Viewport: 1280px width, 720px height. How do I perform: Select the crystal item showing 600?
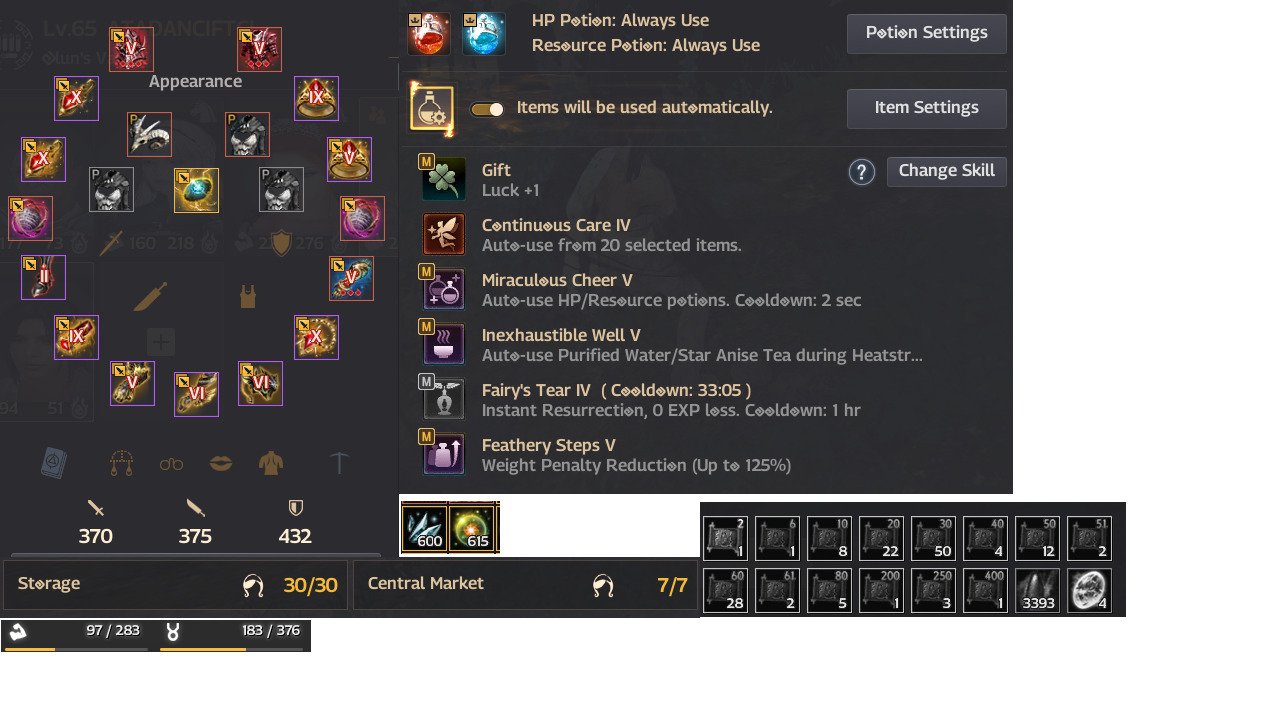point(427,527)
